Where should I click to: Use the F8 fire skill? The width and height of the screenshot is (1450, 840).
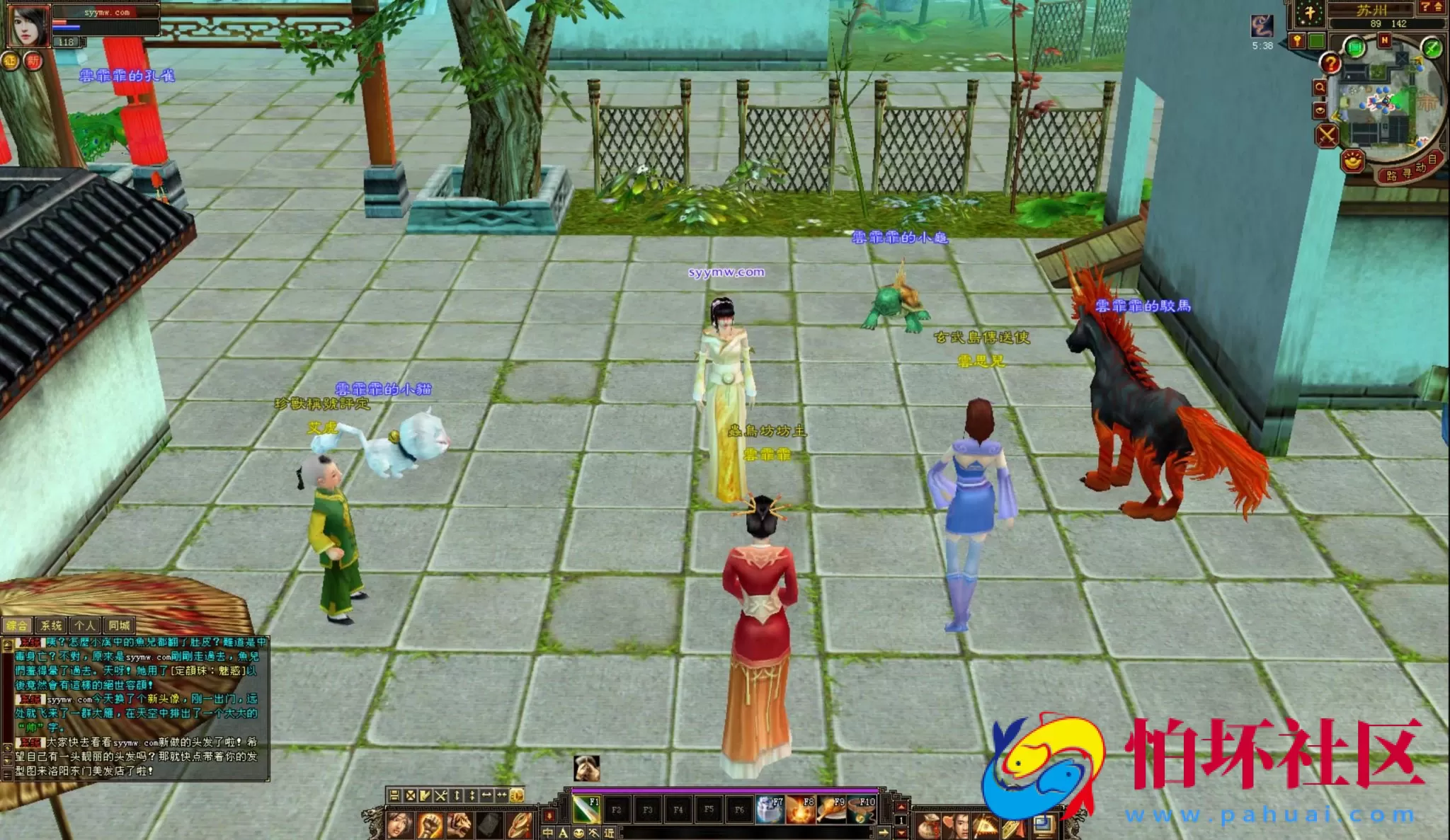point(801,809)
